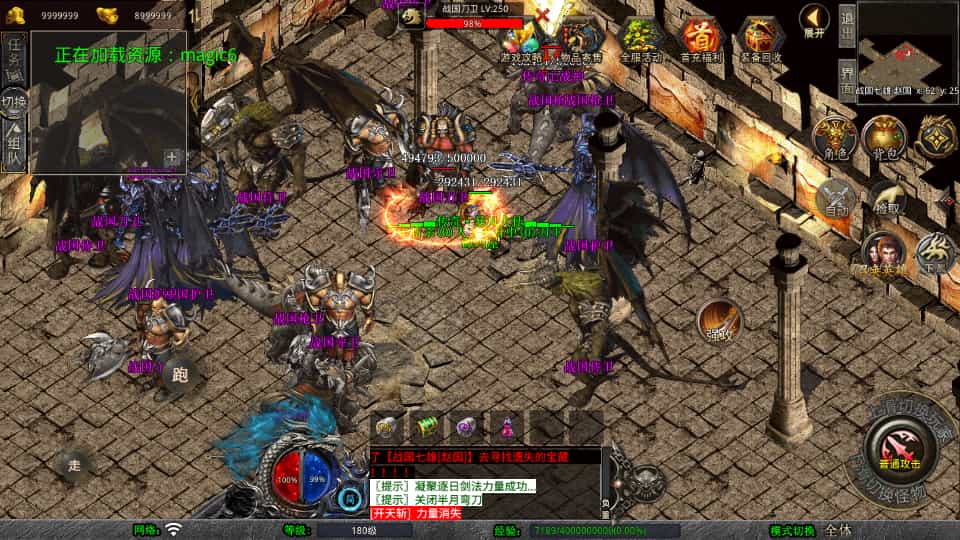Open the 全服活动 server events
The width and height of the screenshot is (960, 540).
(x=642, y=39)
